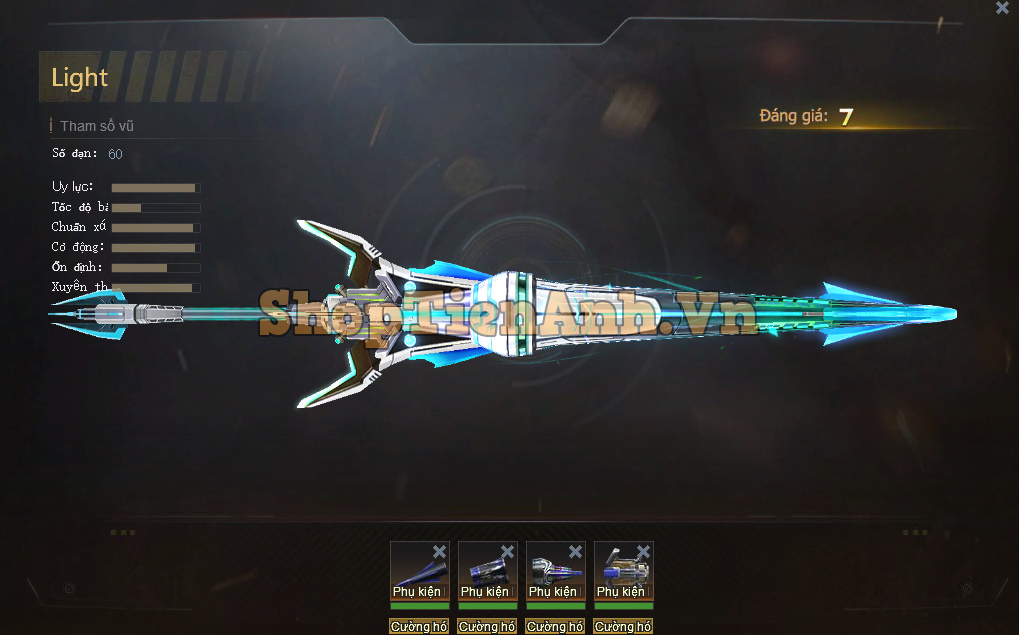1019x635 pixels.
Task: Select the dark cylinder barrel accessory slot
Action: click(485, 571)
